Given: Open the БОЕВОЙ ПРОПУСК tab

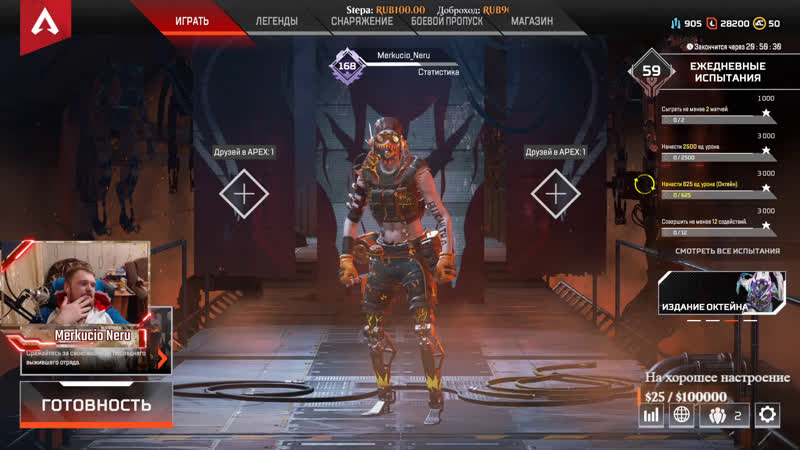Looking at the screenshot, I should pyautogui.click(x=448, y=21).
